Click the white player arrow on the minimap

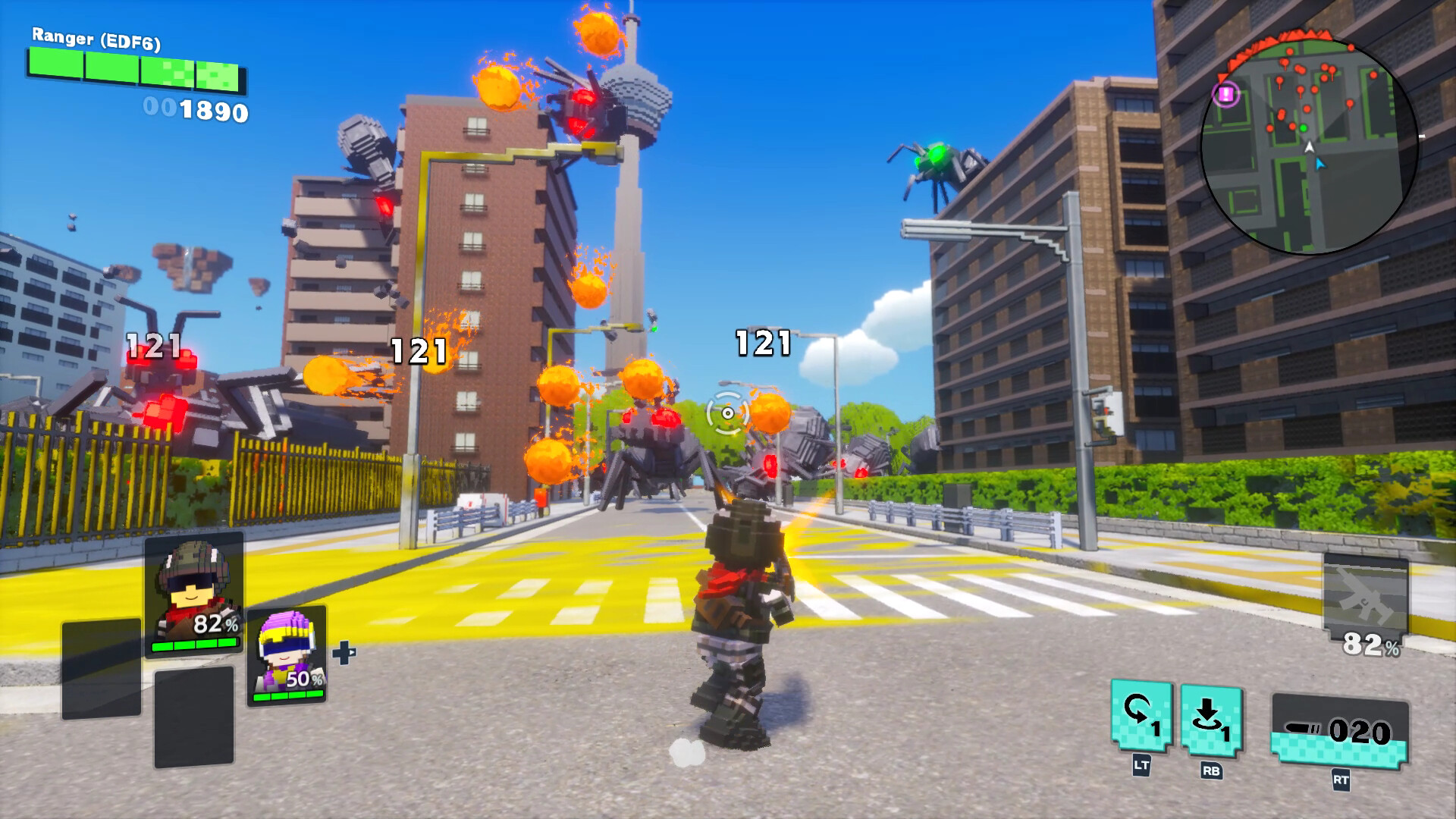tap(1309, 148)
